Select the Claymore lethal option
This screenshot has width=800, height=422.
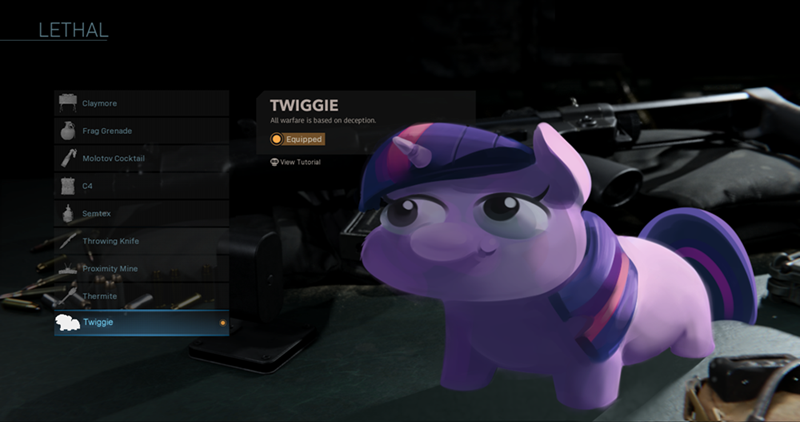click(x=141, y=103)
